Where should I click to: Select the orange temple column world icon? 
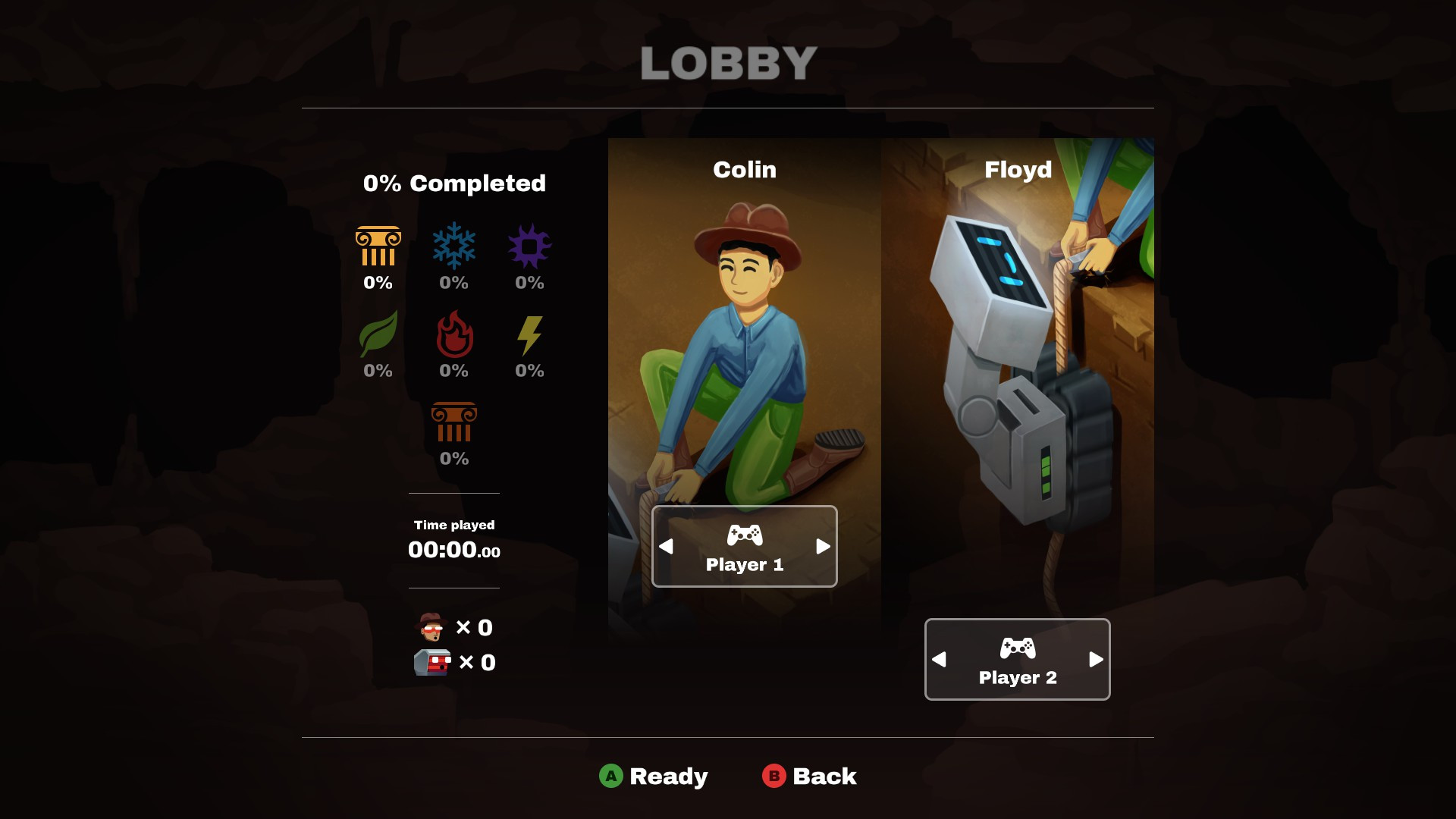point(378,246)
